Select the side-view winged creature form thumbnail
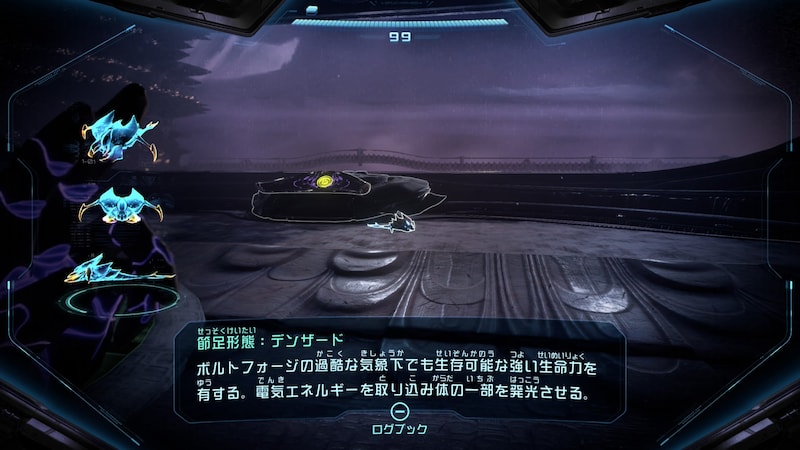Viewport: 800px width, 450px height. [119, 137]
